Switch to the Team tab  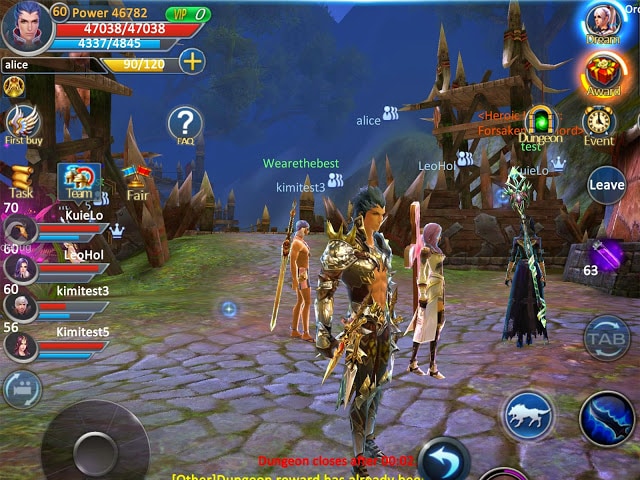pos(76,182)
